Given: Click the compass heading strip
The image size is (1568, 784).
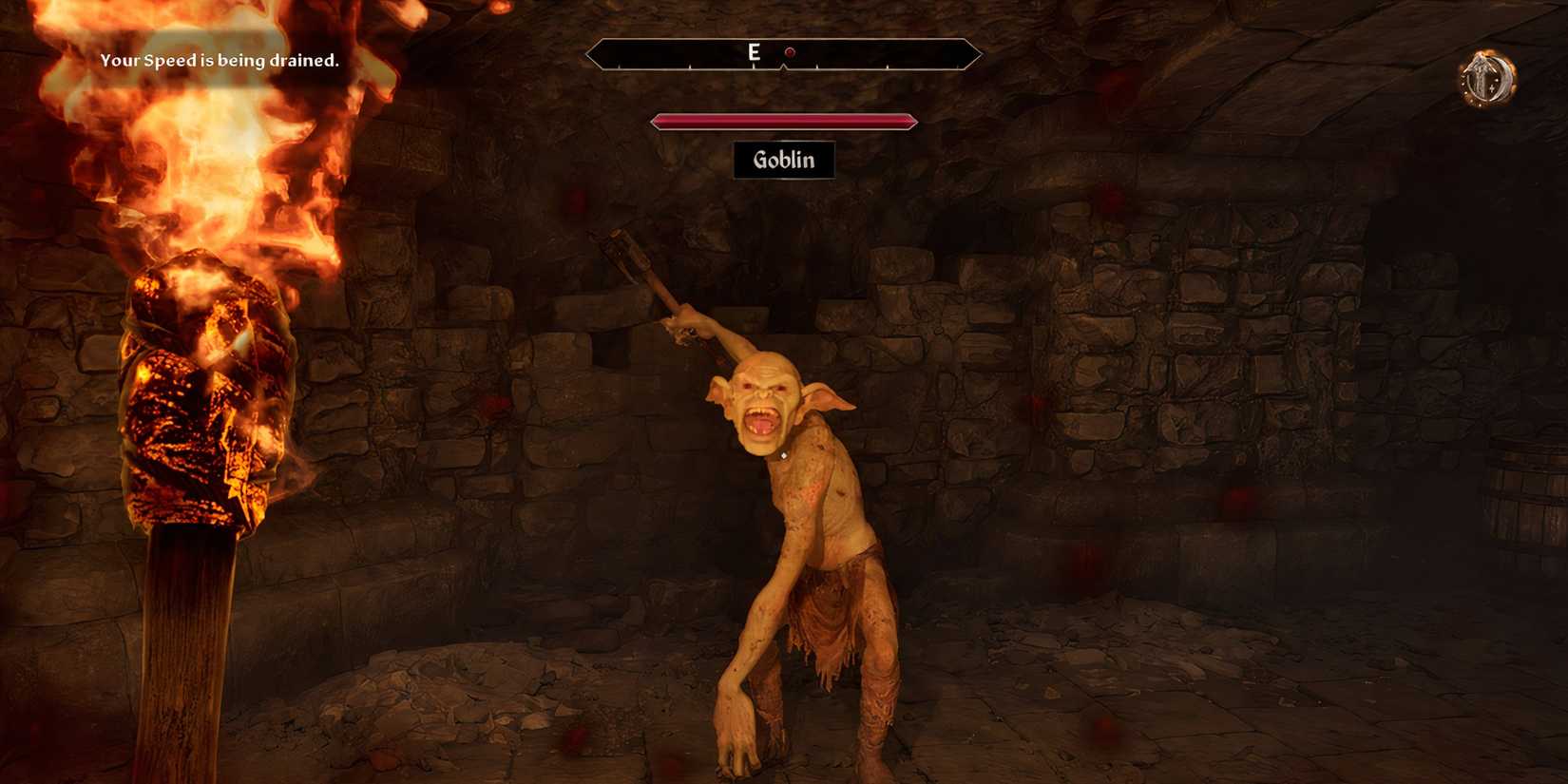Looking at the screenshot, I should click(783, 54).
